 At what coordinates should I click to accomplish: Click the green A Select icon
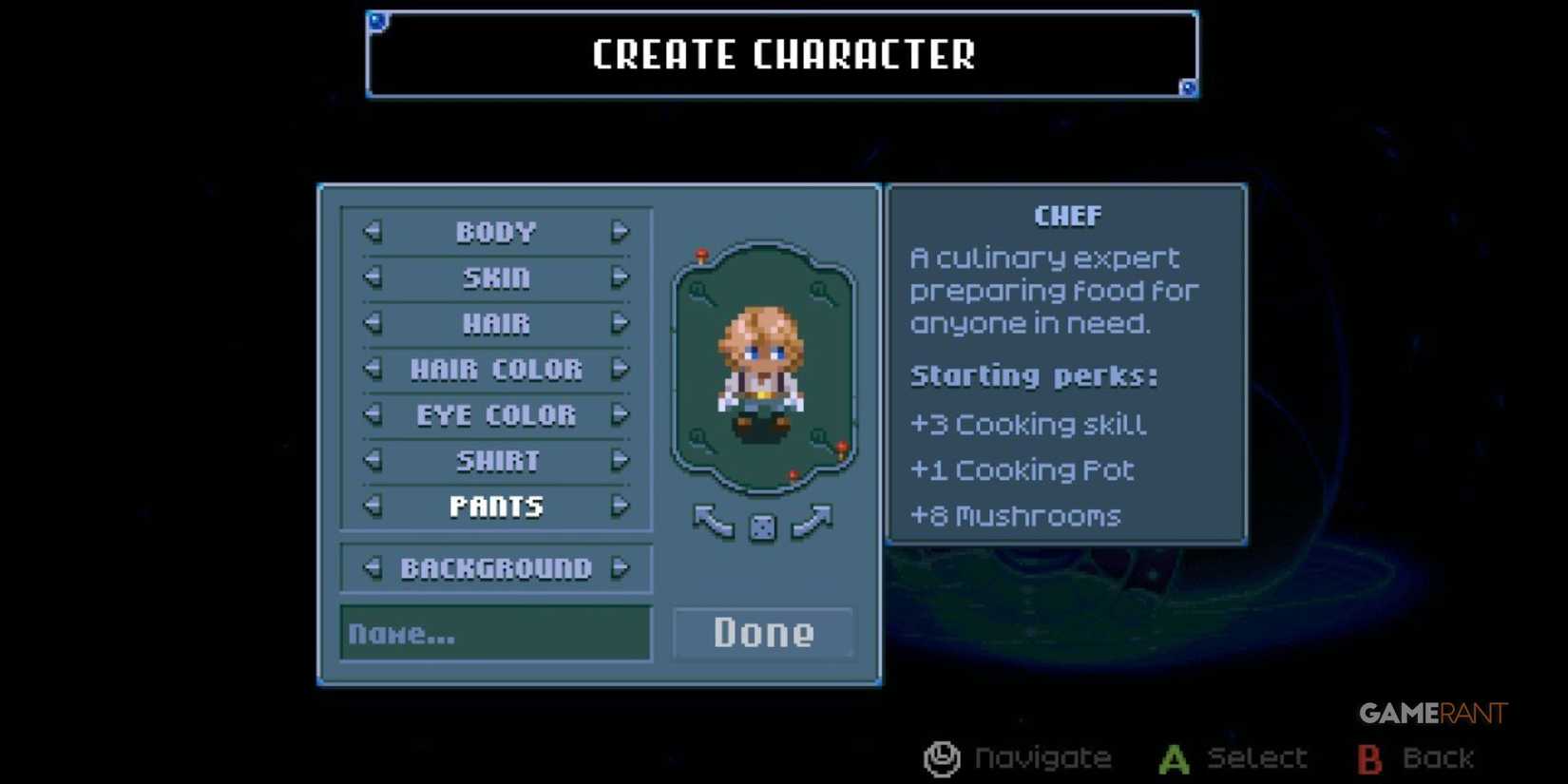(1174, 757)
